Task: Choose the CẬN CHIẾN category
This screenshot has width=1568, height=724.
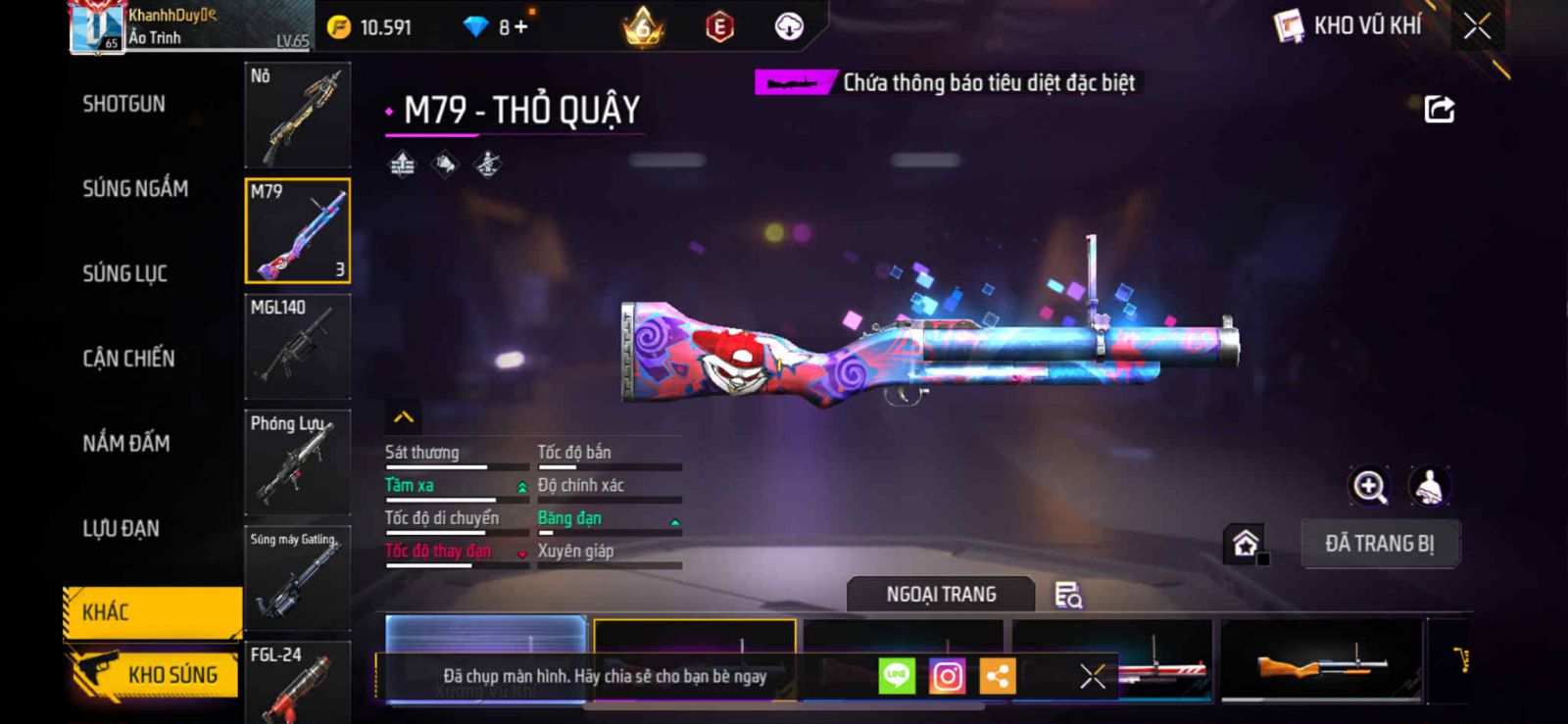Action: 128,359
